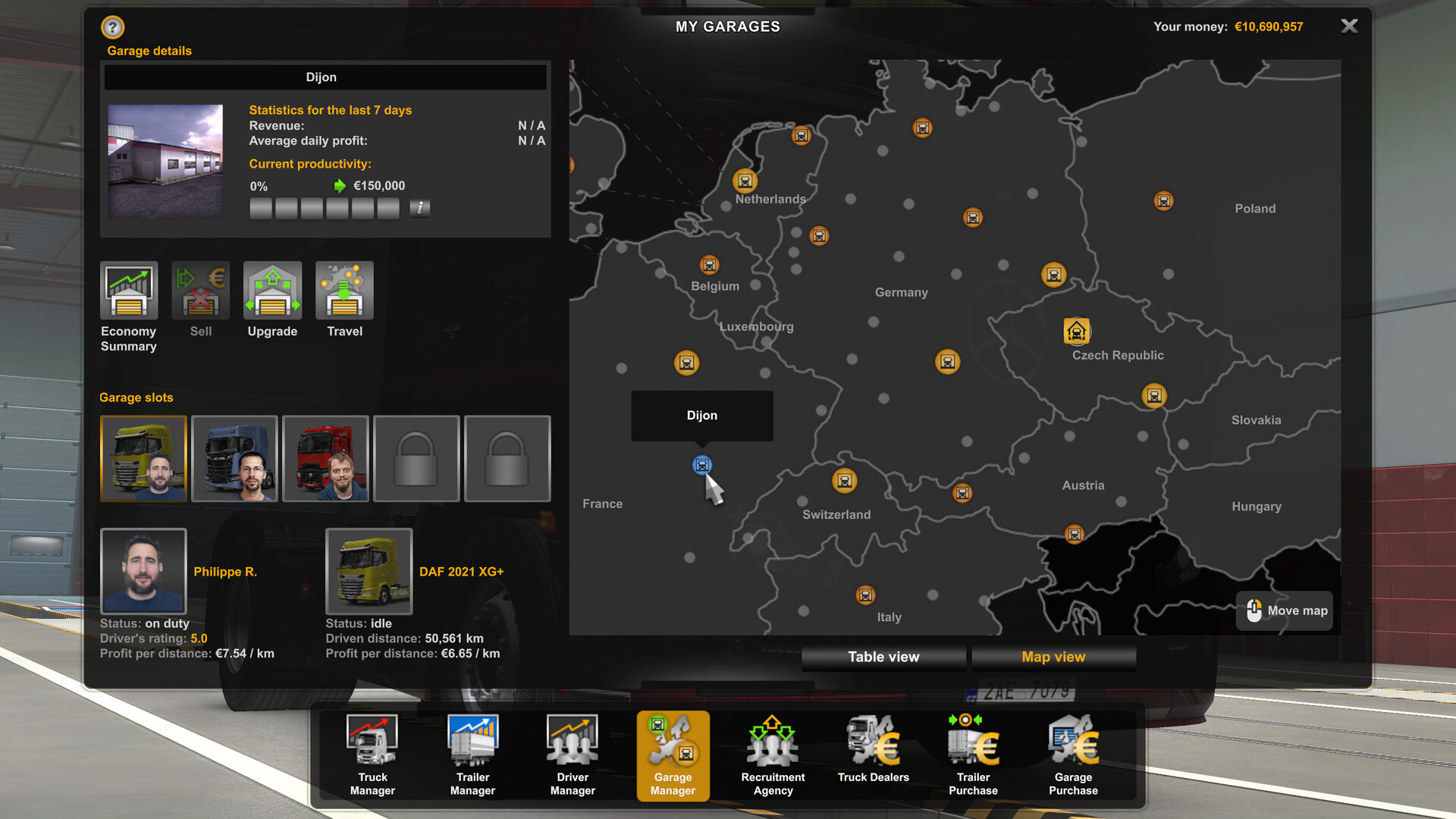Click the truck dealer icon in Czech Republic
The width and height of the screenshot is (1456, 819).
click(x=1076, y=331)
